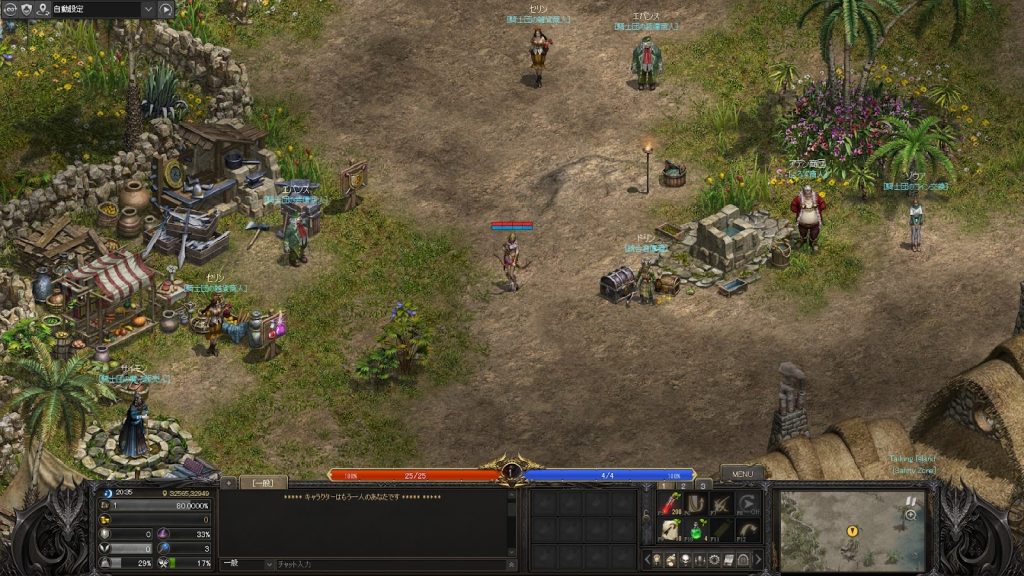Add a new chat tab with plus button
Viewport: 1024px width, 576px height.
coord(228,482)
